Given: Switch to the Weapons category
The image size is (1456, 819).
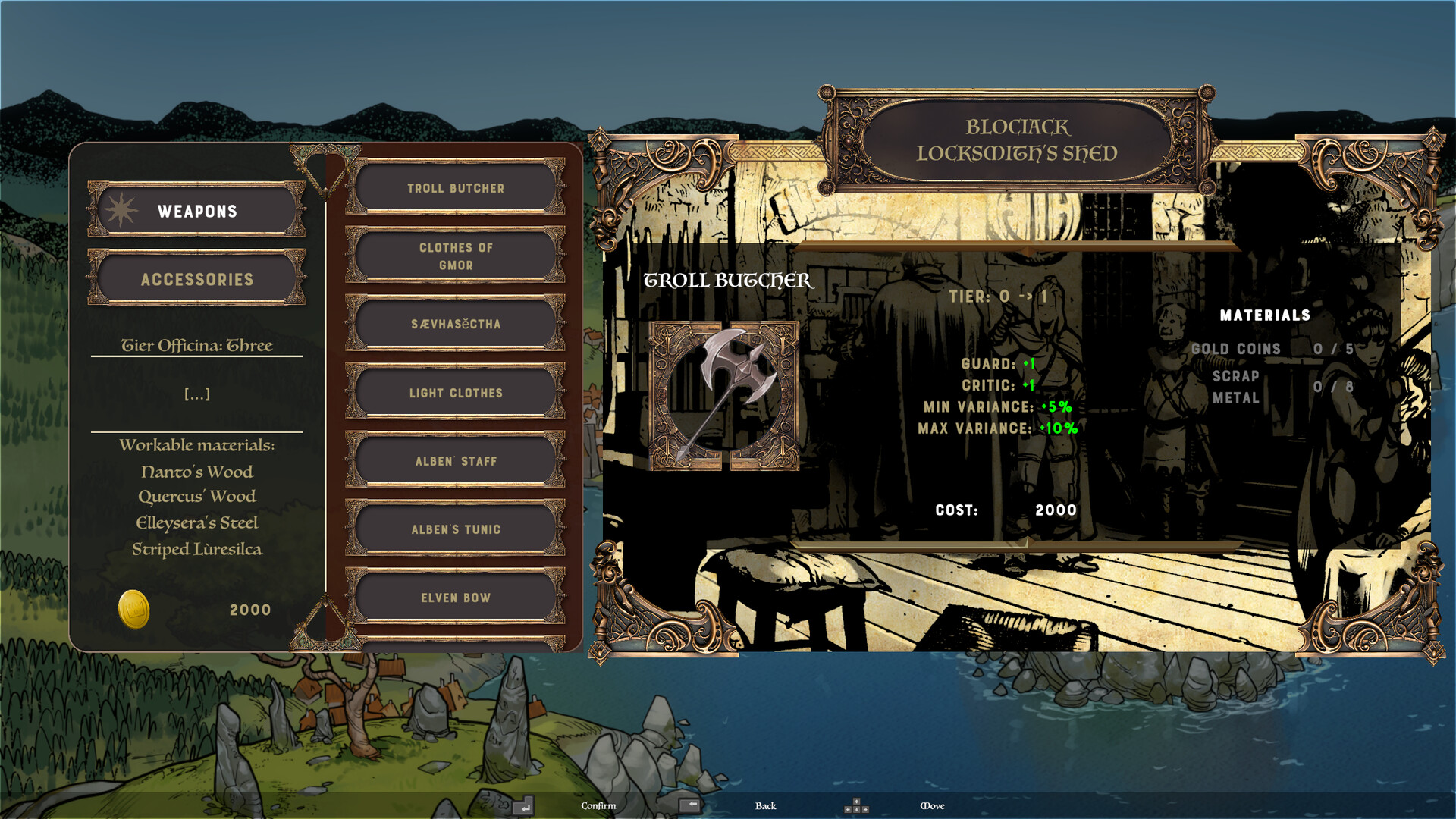Looking at the screenshot, I should pos(196,212).
